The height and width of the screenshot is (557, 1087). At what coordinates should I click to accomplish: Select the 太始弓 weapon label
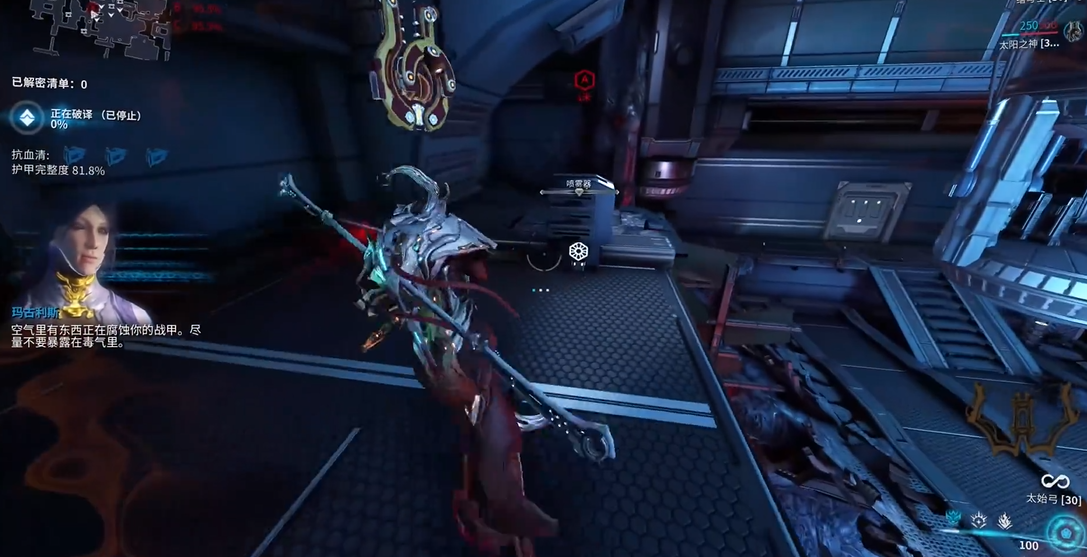(1048, 498)
